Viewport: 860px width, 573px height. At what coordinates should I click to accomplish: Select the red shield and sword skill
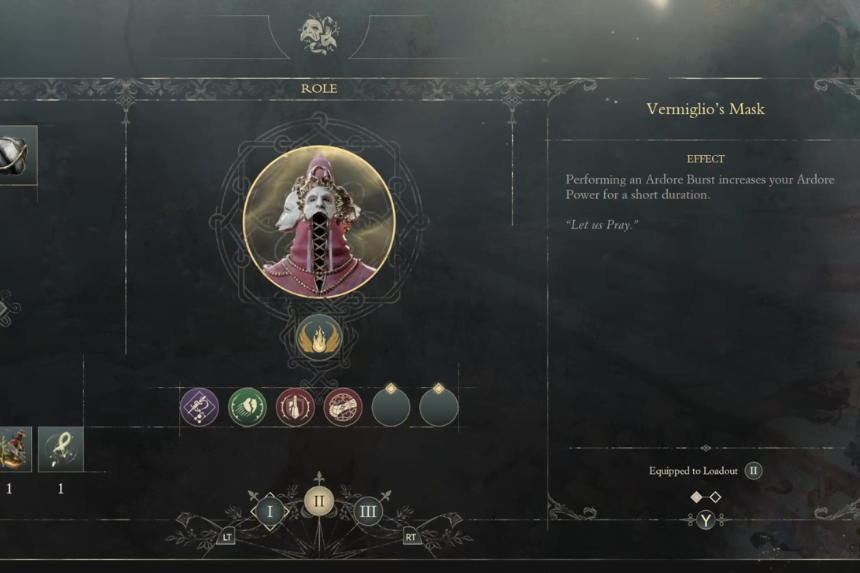click(x=295, y=407)
